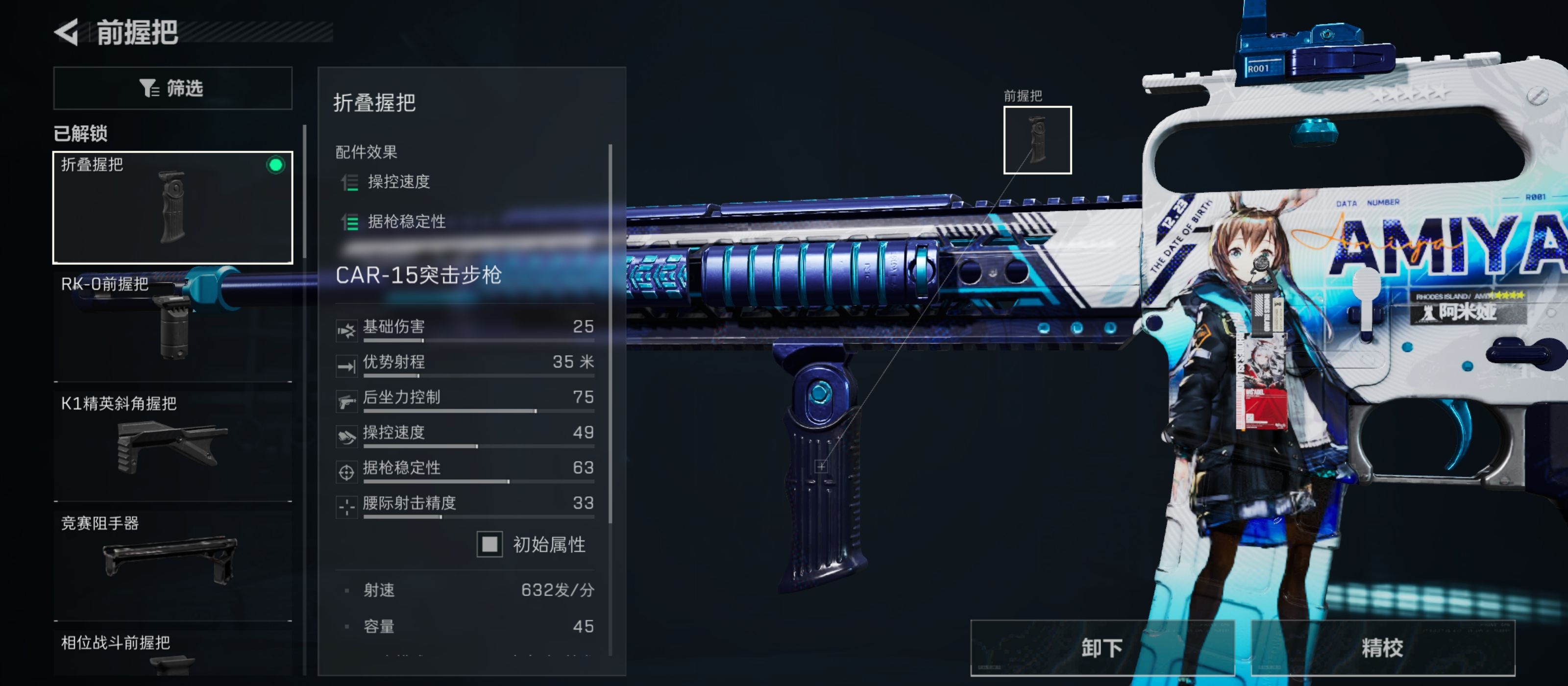Go back using the arrow button
This screenshot has width=1568, height=686.
(x=66, y=32)
